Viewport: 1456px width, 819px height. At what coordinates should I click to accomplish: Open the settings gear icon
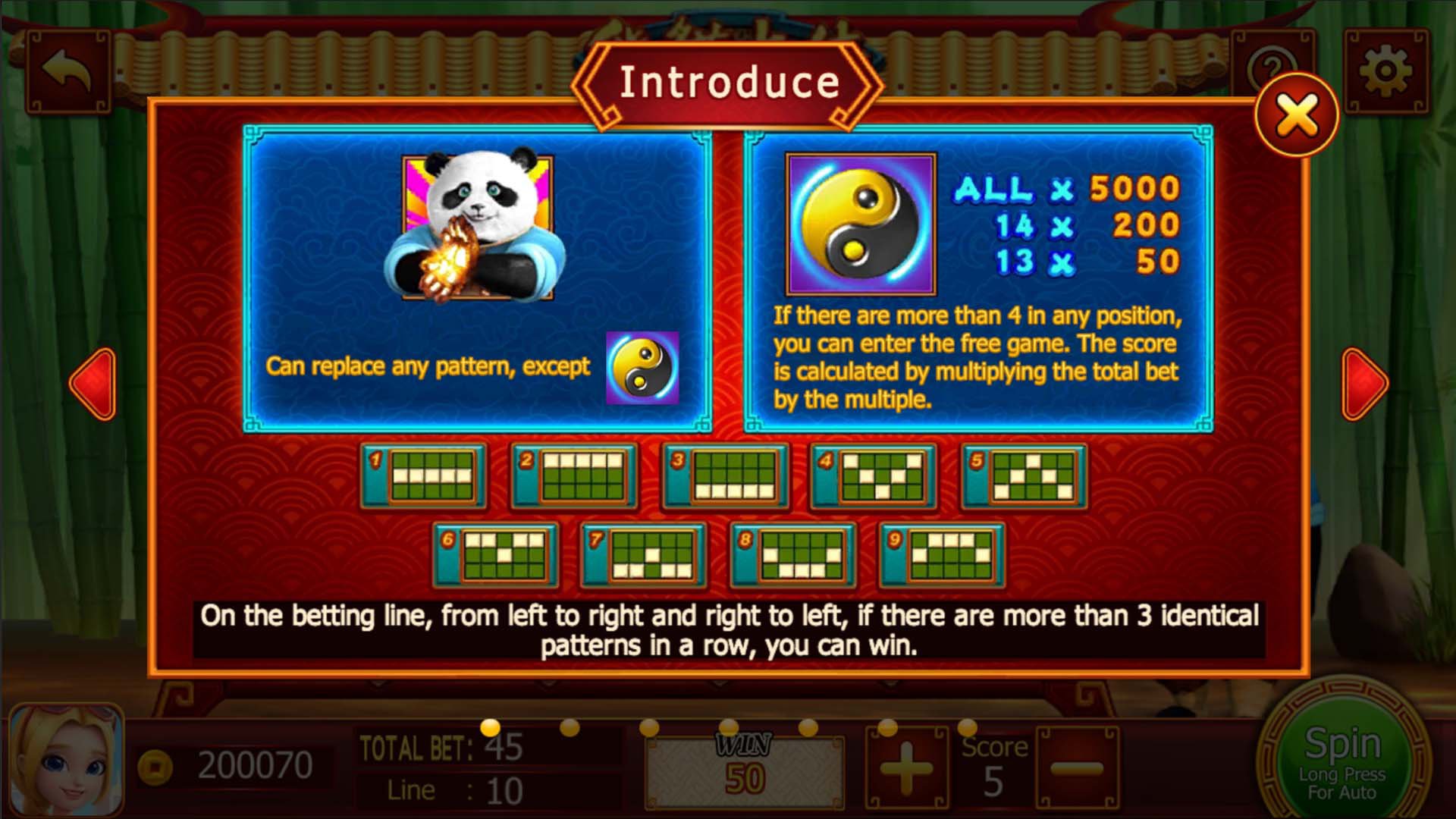tap(1385, 68)
